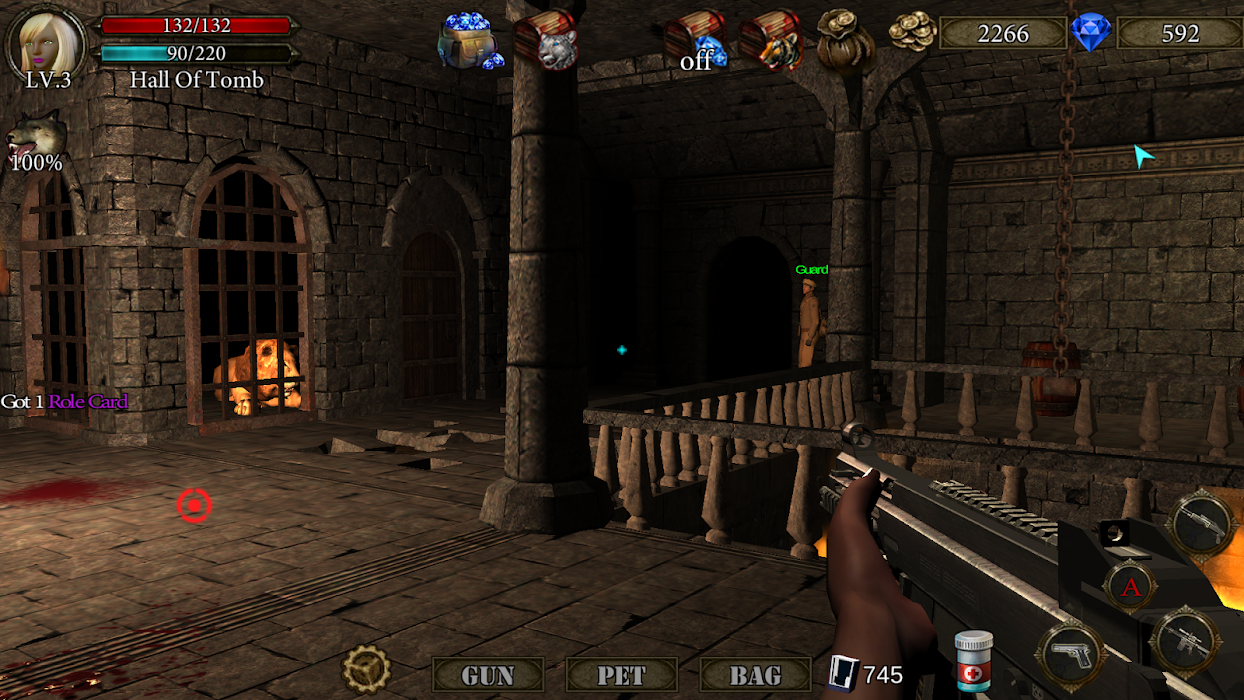The height and width of the screenshot is (700, 1244).
Task: Tap the red fire target button
Action: pyautogui.click(x=194, y=506)
